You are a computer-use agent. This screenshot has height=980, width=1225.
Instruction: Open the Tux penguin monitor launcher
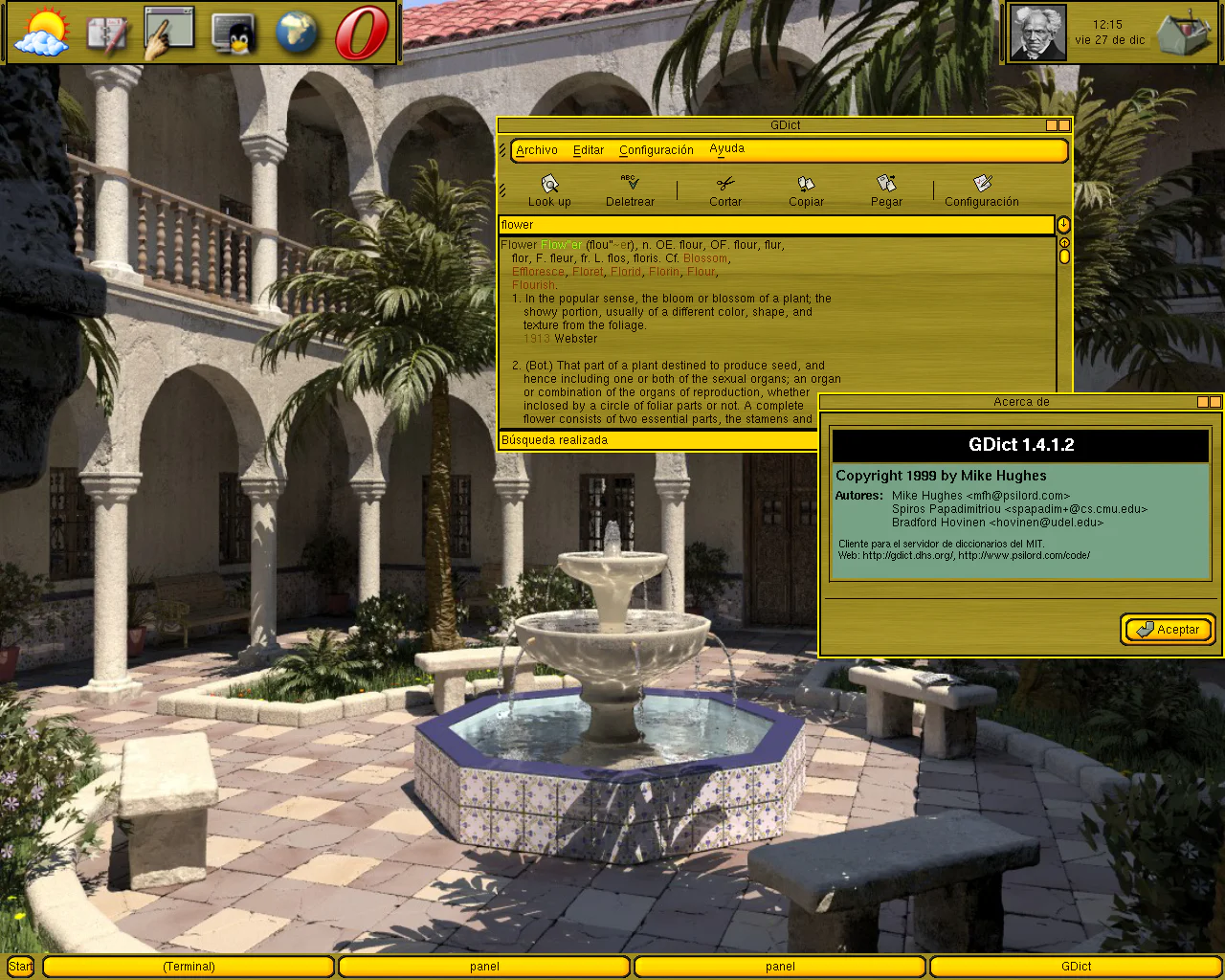233,33
